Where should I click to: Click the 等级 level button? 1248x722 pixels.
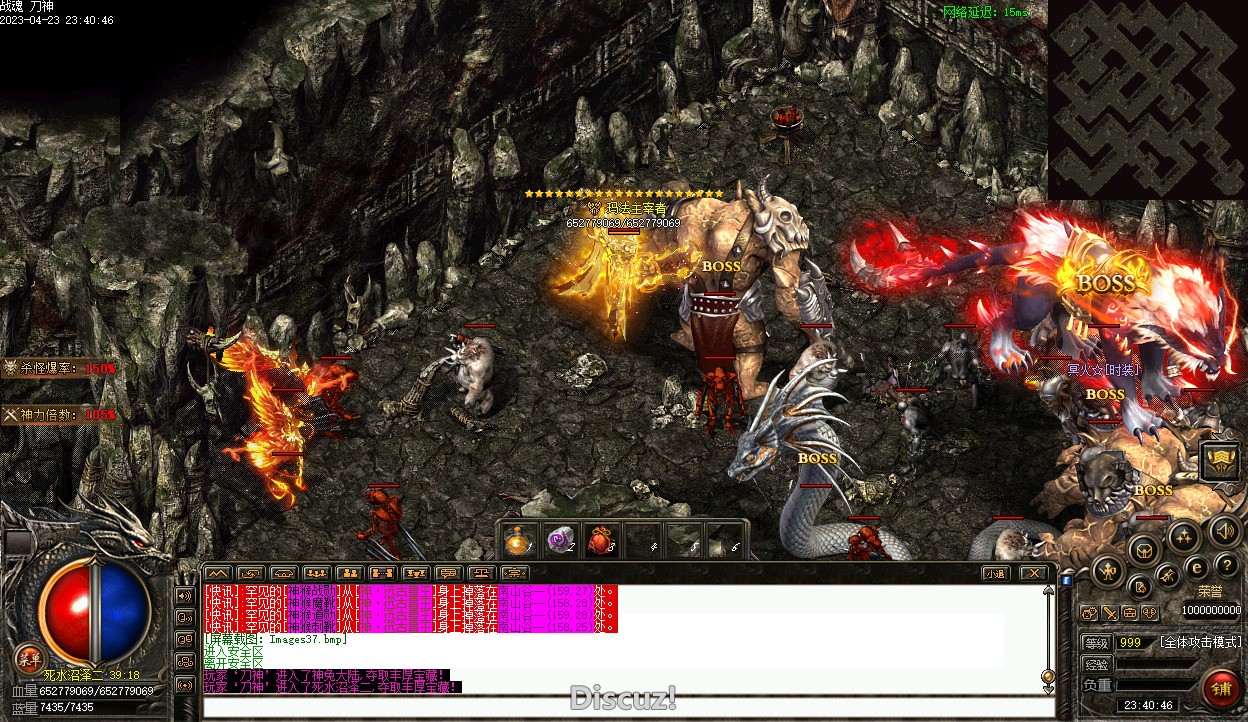pos(1097,642)
